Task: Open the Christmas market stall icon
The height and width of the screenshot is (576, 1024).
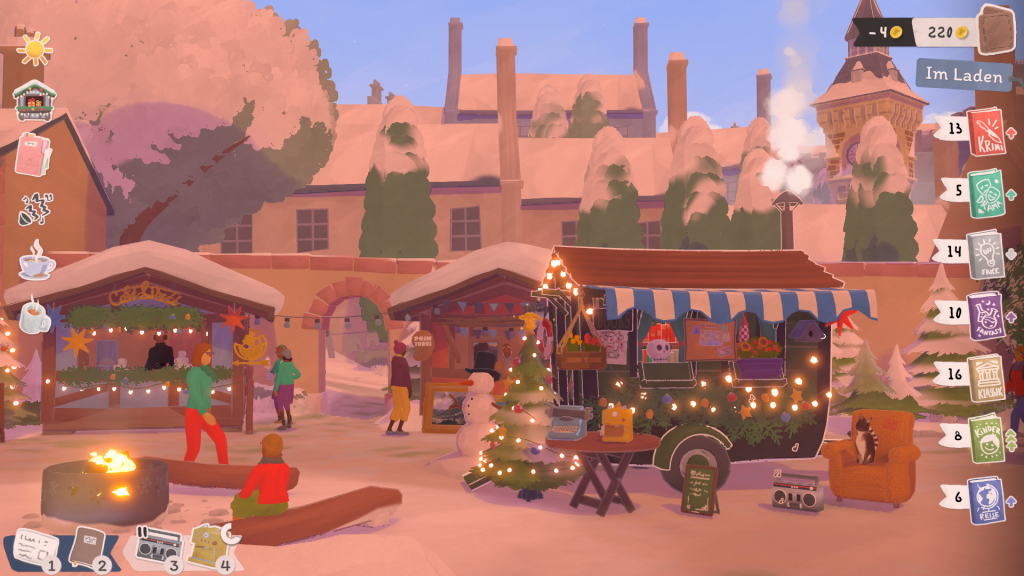Action: [x=34, y=100]
